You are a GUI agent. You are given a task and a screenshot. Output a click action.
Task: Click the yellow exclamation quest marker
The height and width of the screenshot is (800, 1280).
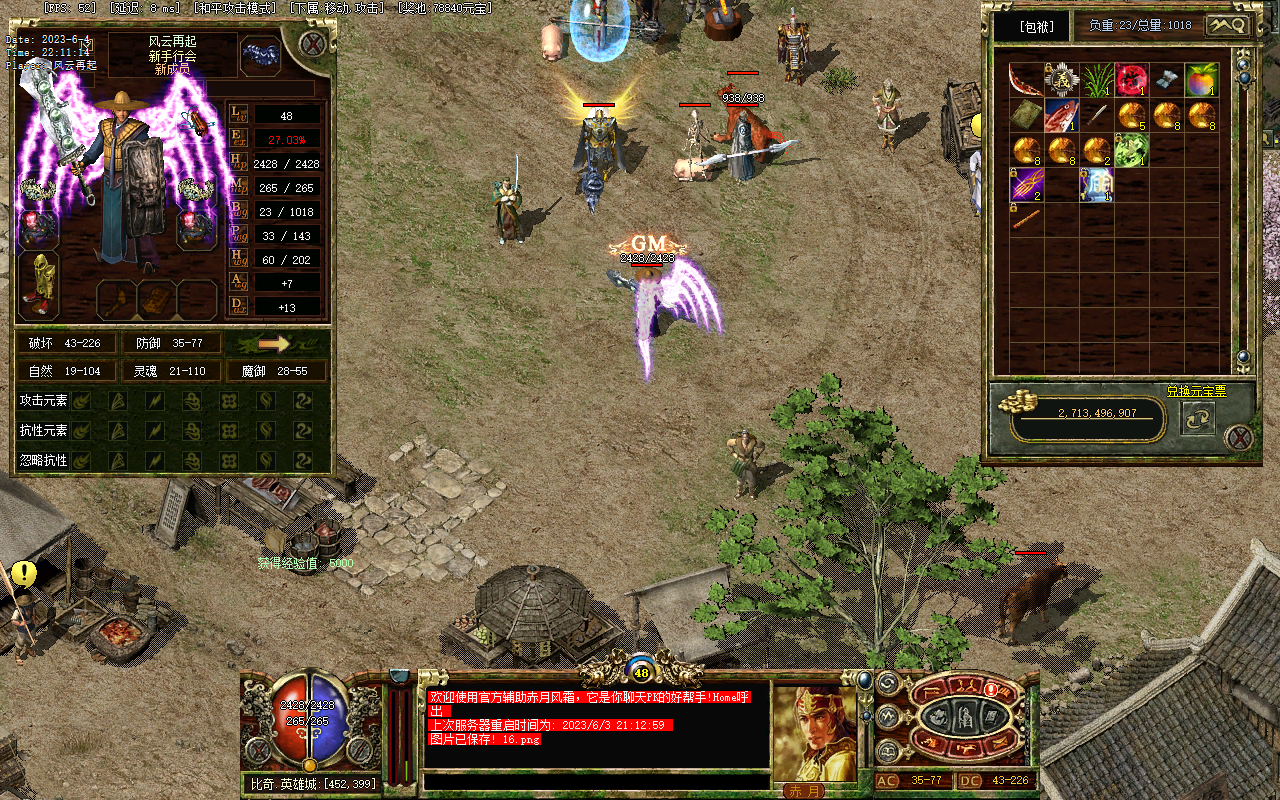tap(22, 574)
